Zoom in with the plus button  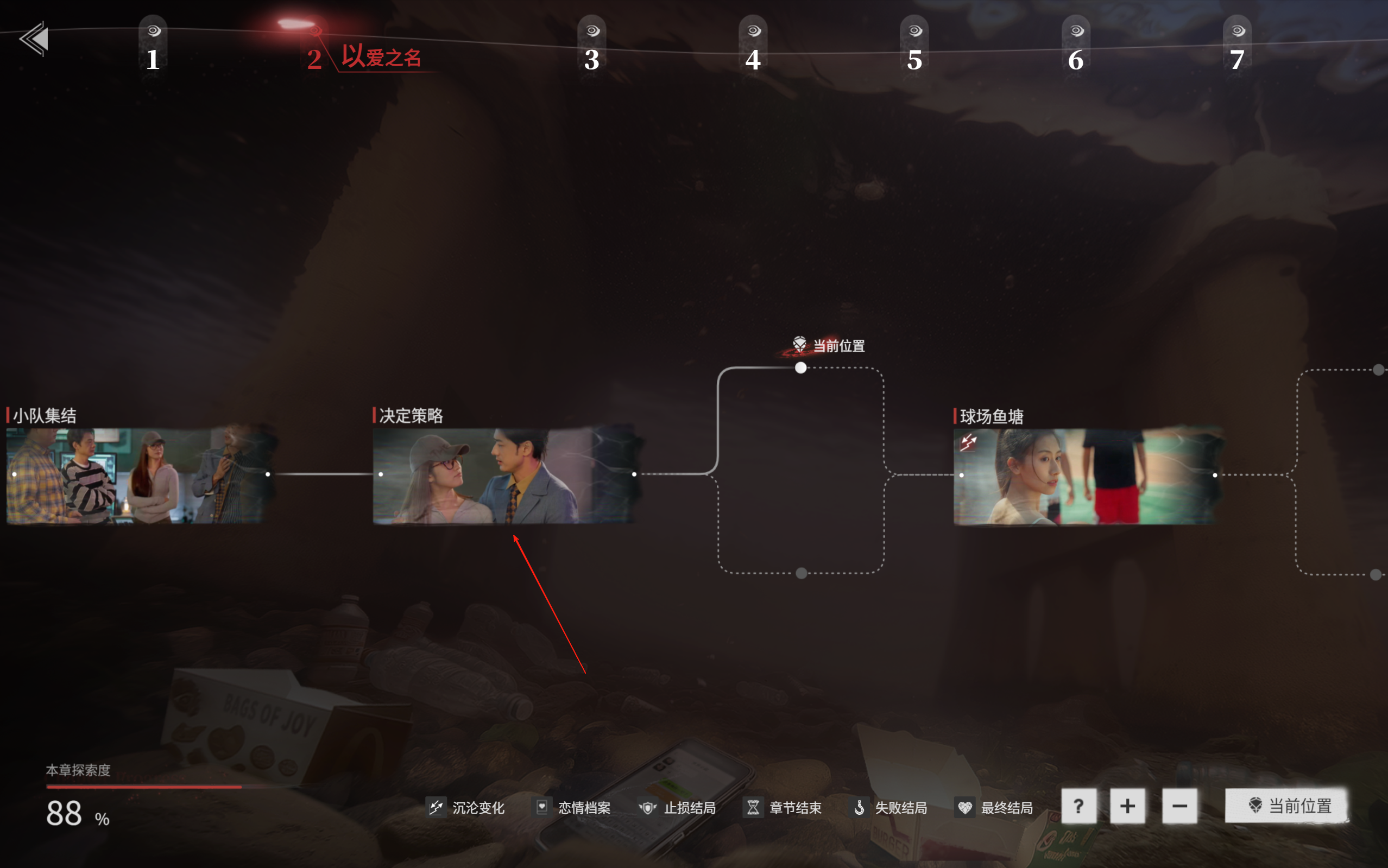point(1127,807)
